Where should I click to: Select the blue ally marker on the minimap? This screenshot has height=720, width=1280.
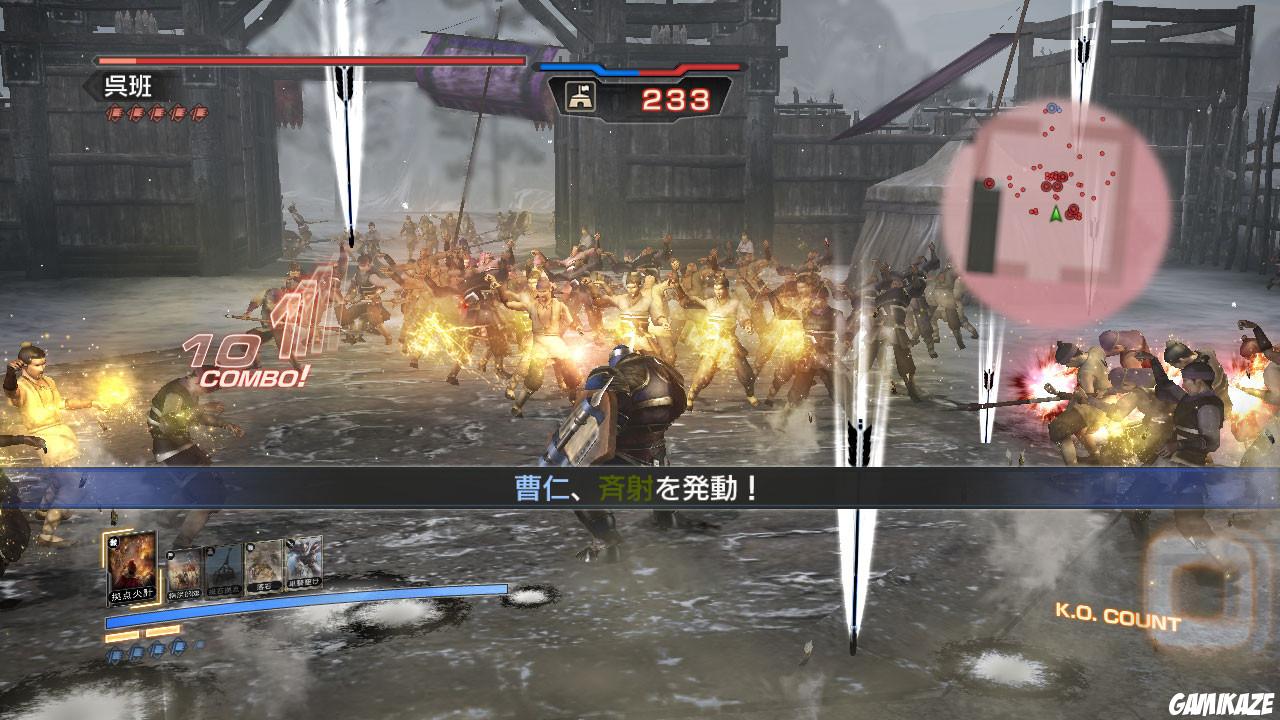point(1052,107)
